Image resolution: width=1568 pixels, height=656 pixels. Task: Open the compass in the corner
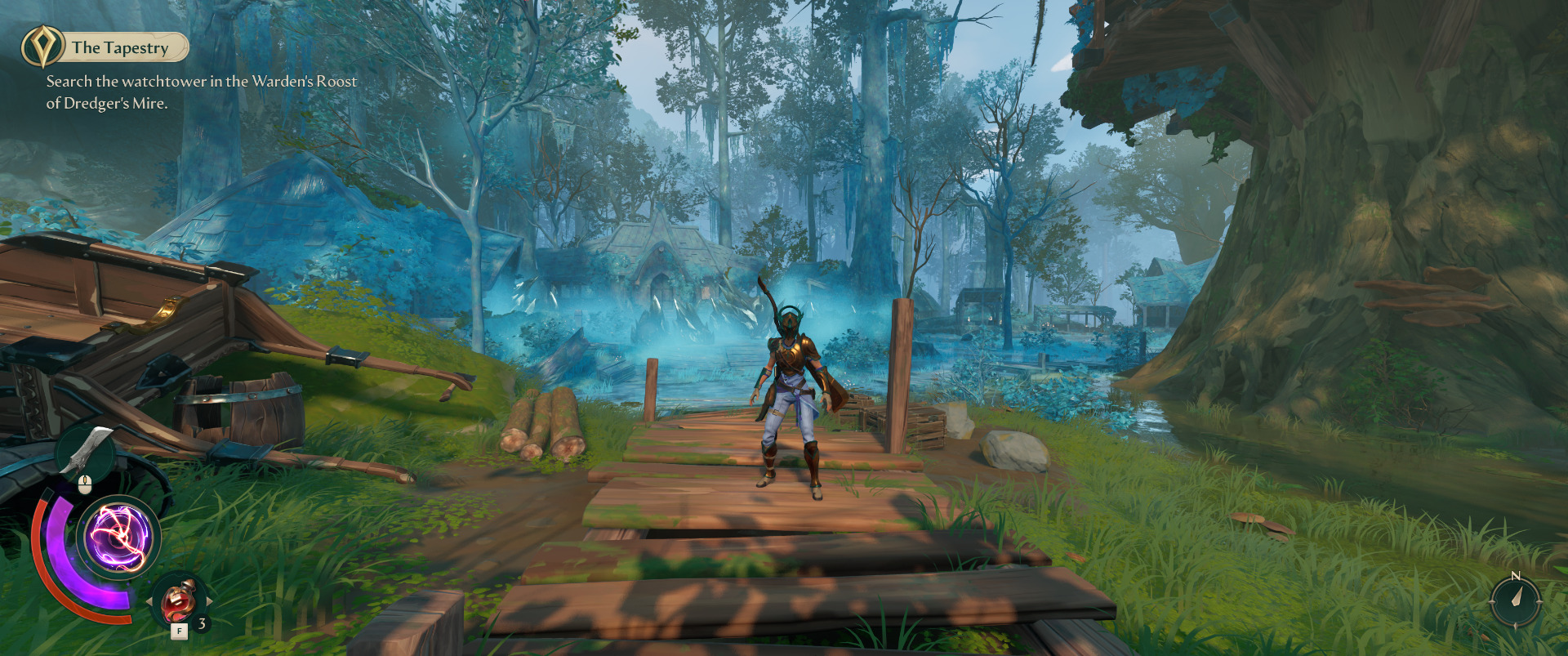click(x=1515, y=600)
